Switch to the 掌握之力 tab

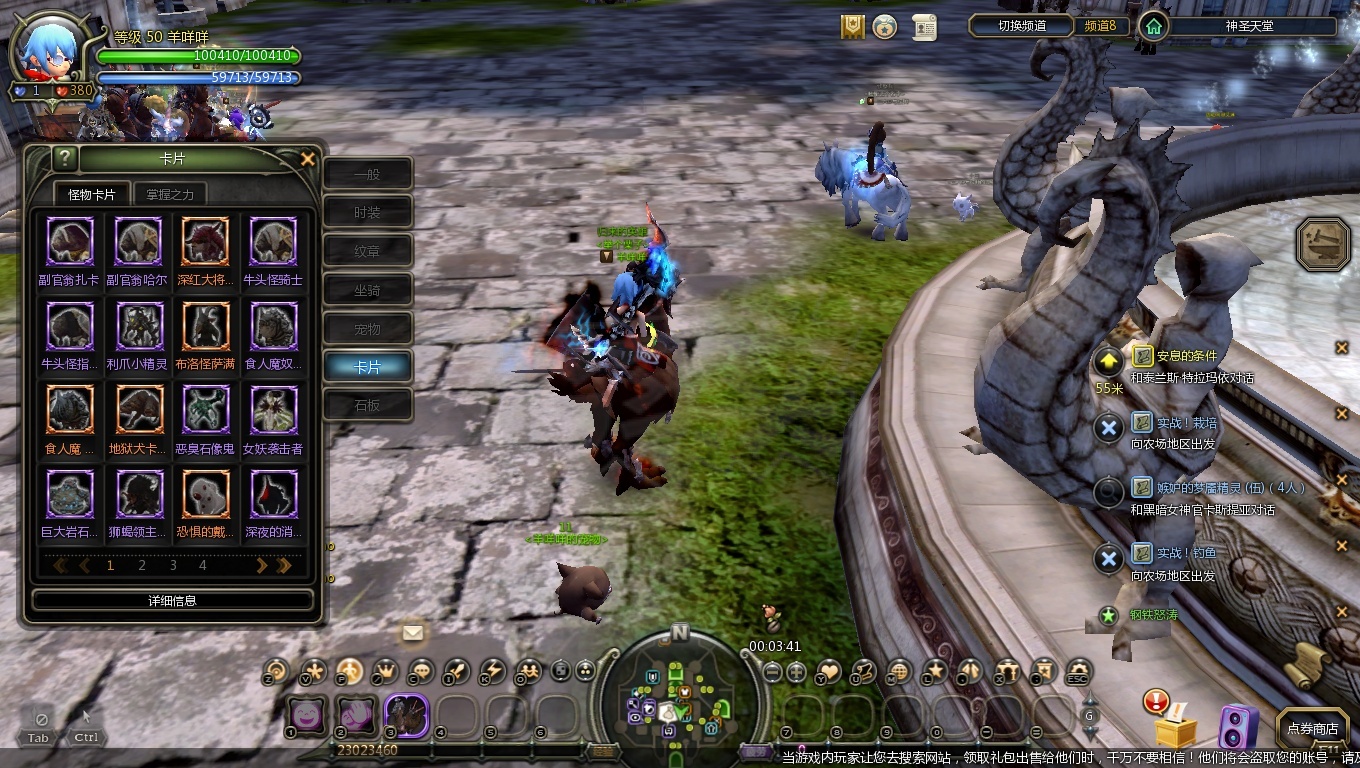(170, 194)
